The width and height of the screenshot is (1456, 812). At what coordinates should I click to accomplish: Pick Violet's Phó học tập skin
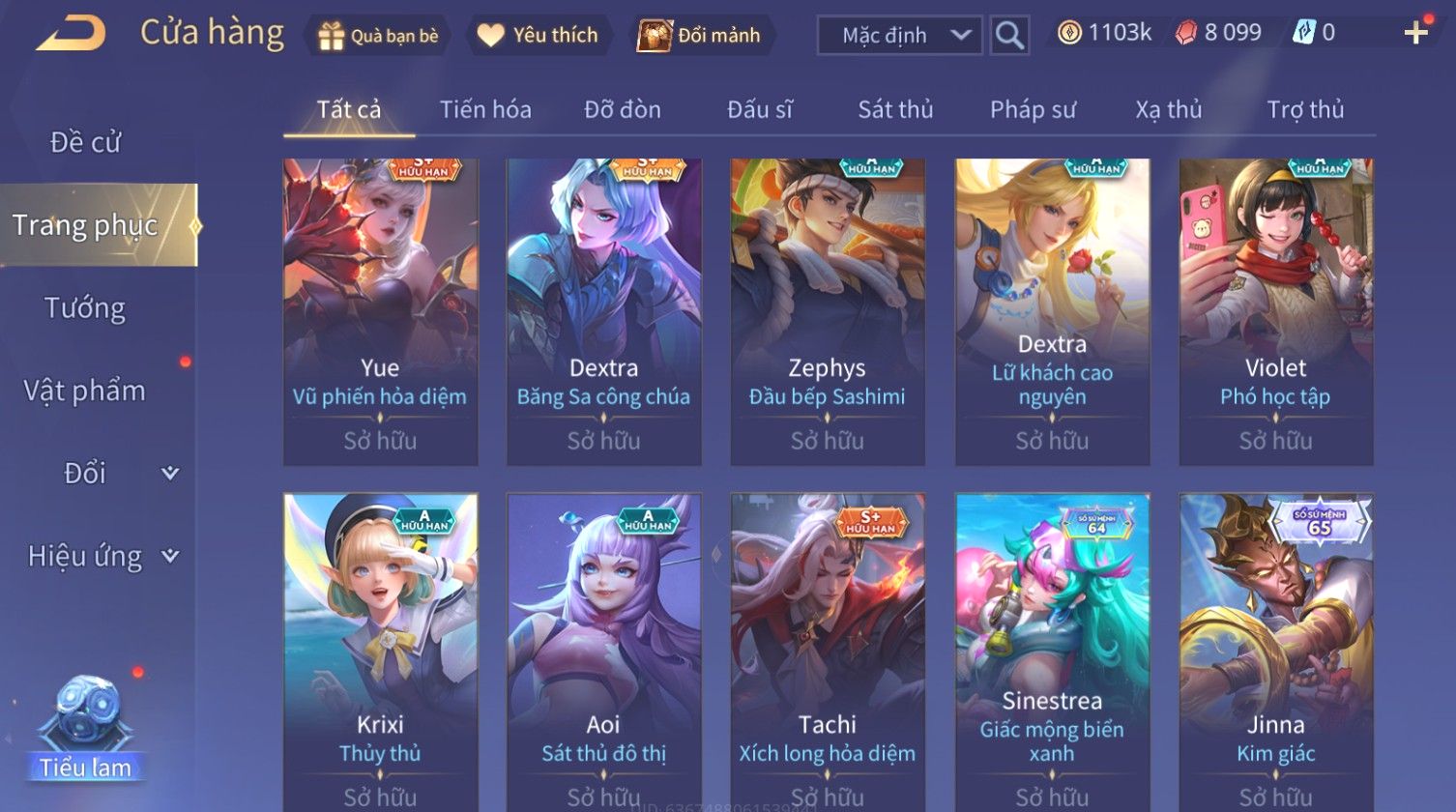tap(1275, 311)
